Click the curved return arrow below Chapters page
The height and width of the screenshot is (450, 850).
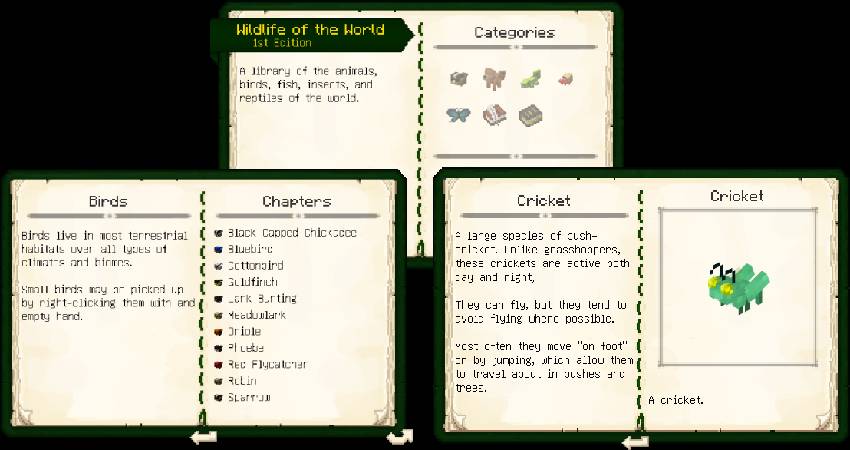399,436
